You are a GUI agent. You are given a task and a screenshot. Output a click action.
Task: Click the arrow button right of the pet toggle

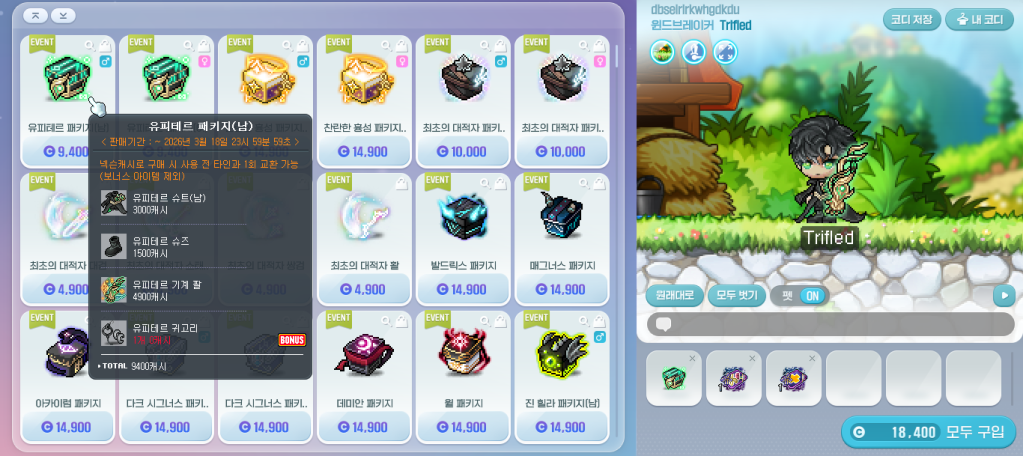(1003, 296)
